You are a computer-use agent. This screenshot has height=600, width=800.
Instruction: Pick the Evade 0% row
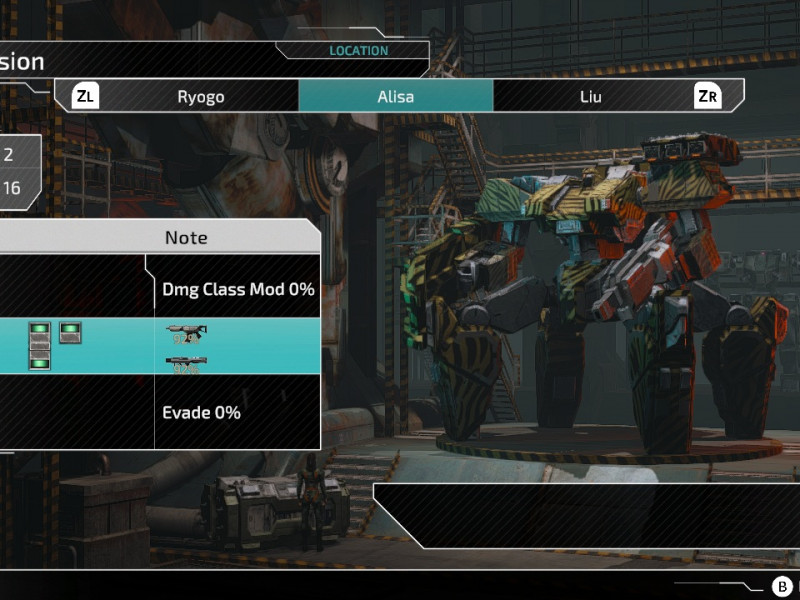201,412
